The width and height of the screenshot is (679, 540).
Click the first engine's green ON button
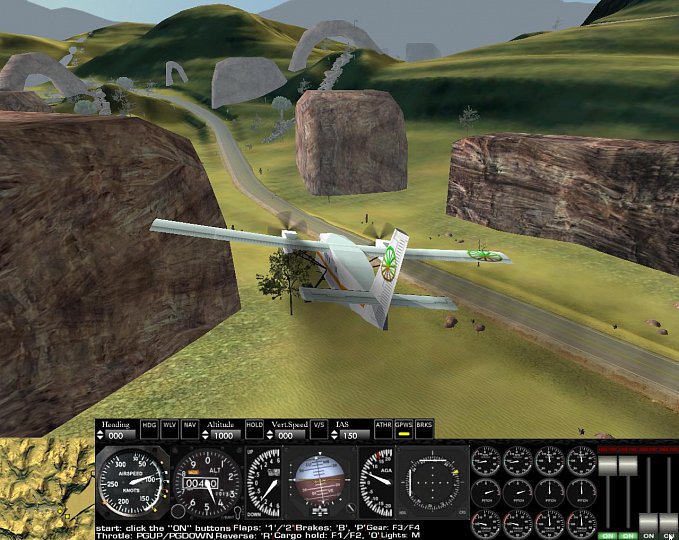(x=606, y=535)
